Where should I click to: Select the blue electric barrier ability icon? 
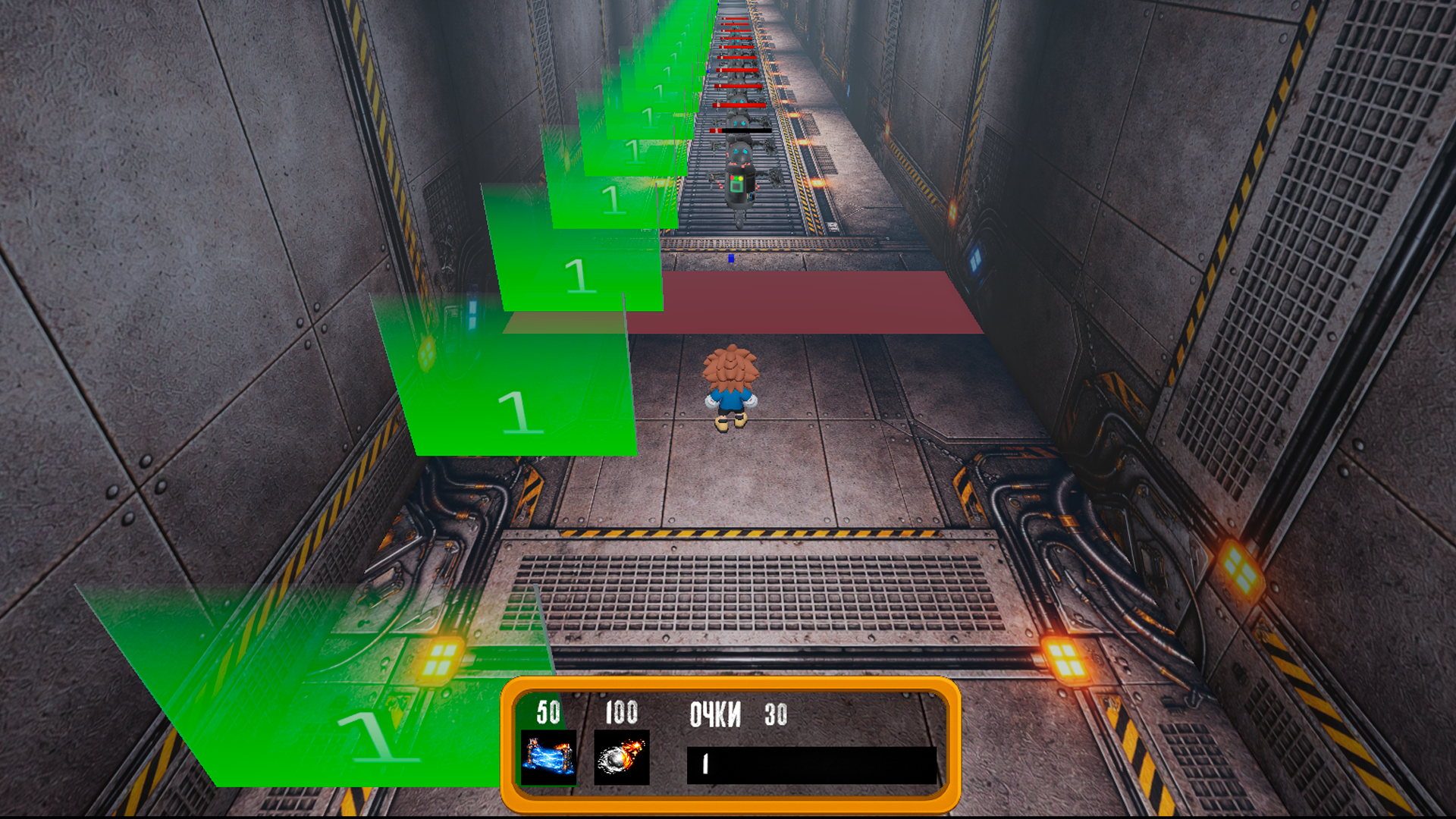click(548, 757)
